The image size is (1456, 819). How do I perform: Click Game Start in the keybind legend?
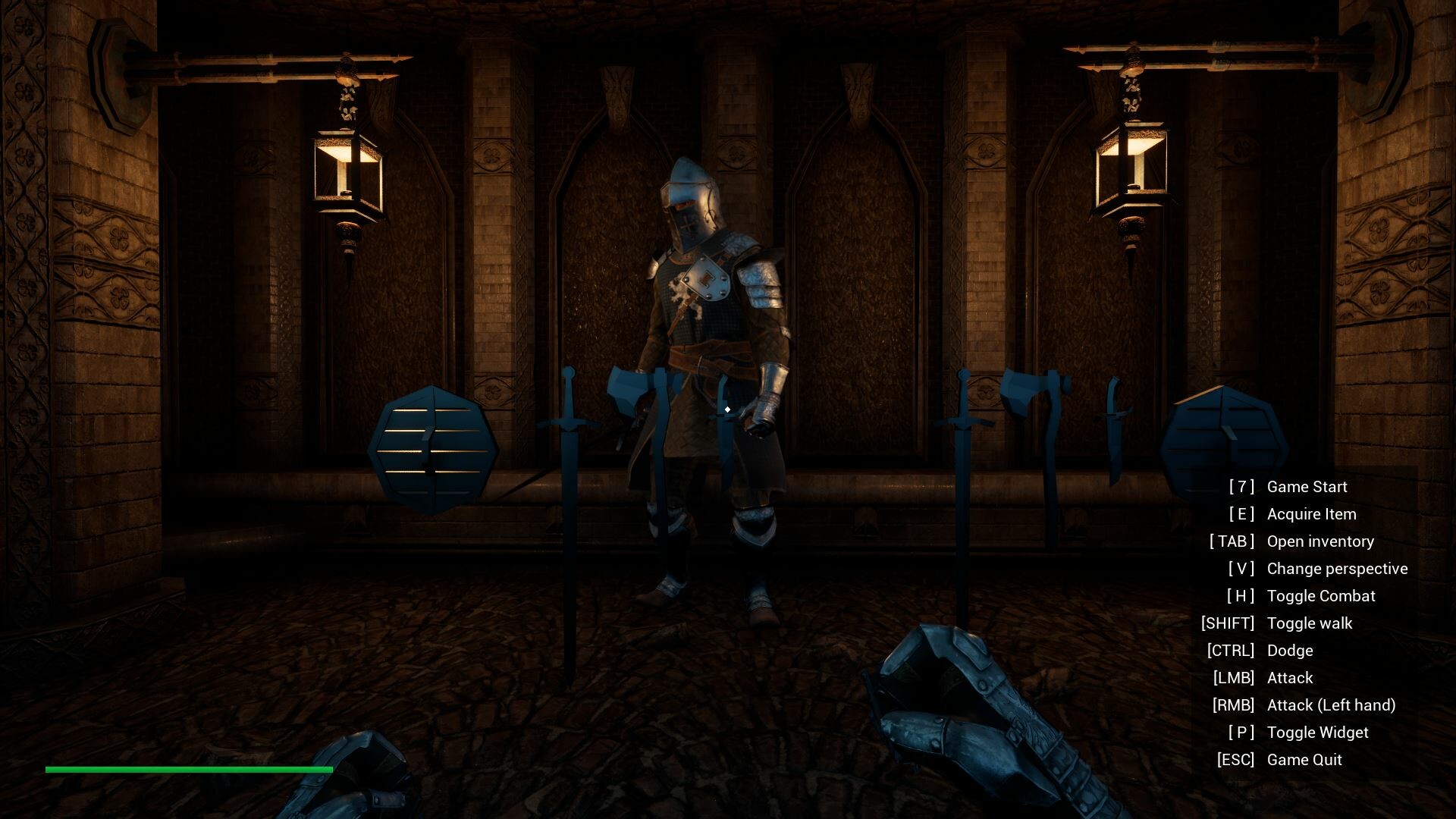pos(1307,487)
